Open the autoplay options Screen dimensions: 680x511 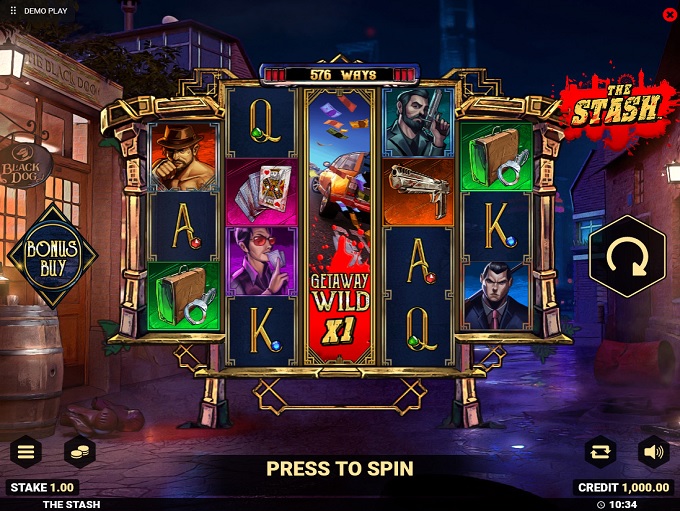[600, 452]
